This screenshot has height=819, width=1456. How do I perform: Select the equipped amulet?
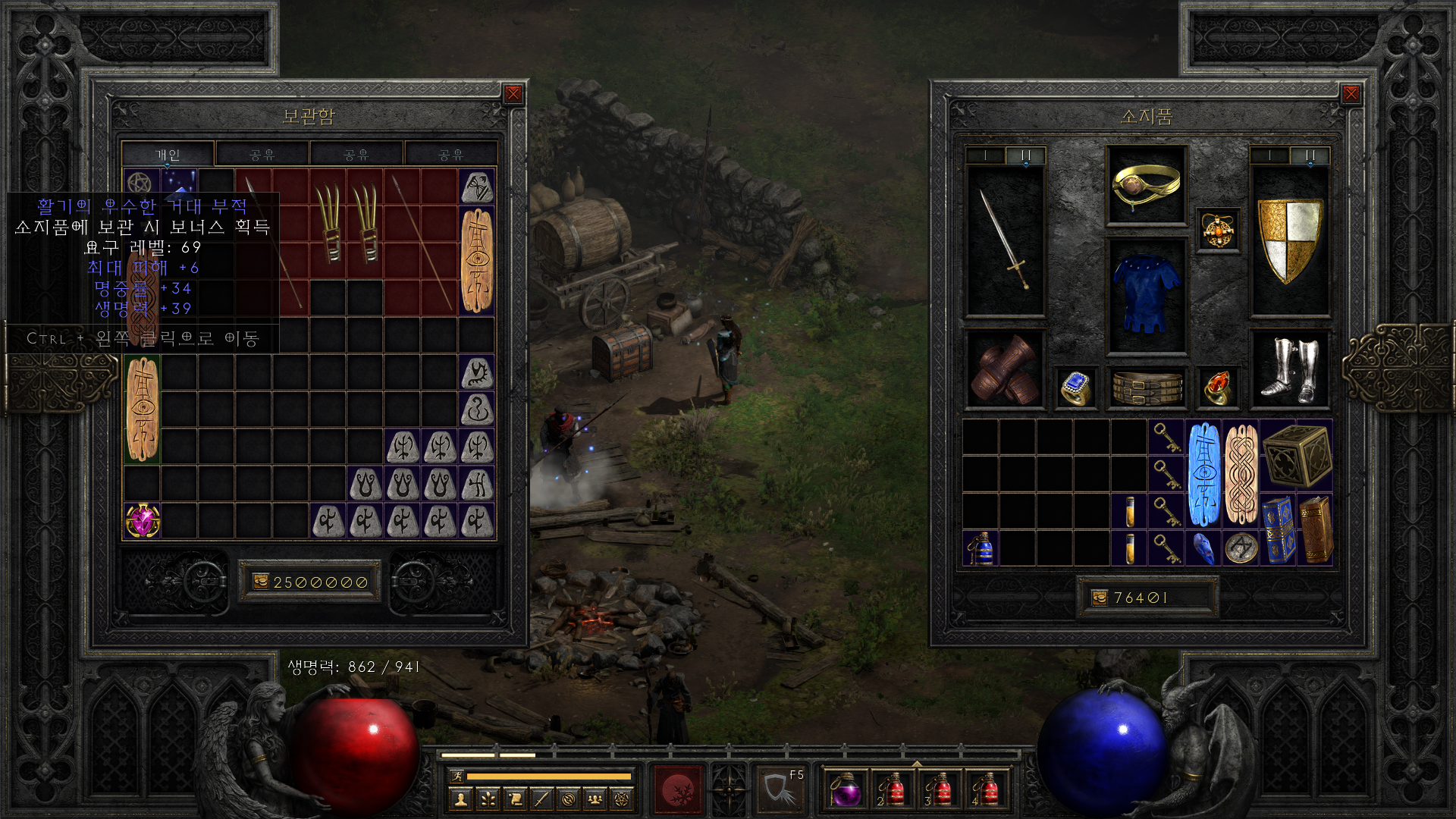point(1218,230)
